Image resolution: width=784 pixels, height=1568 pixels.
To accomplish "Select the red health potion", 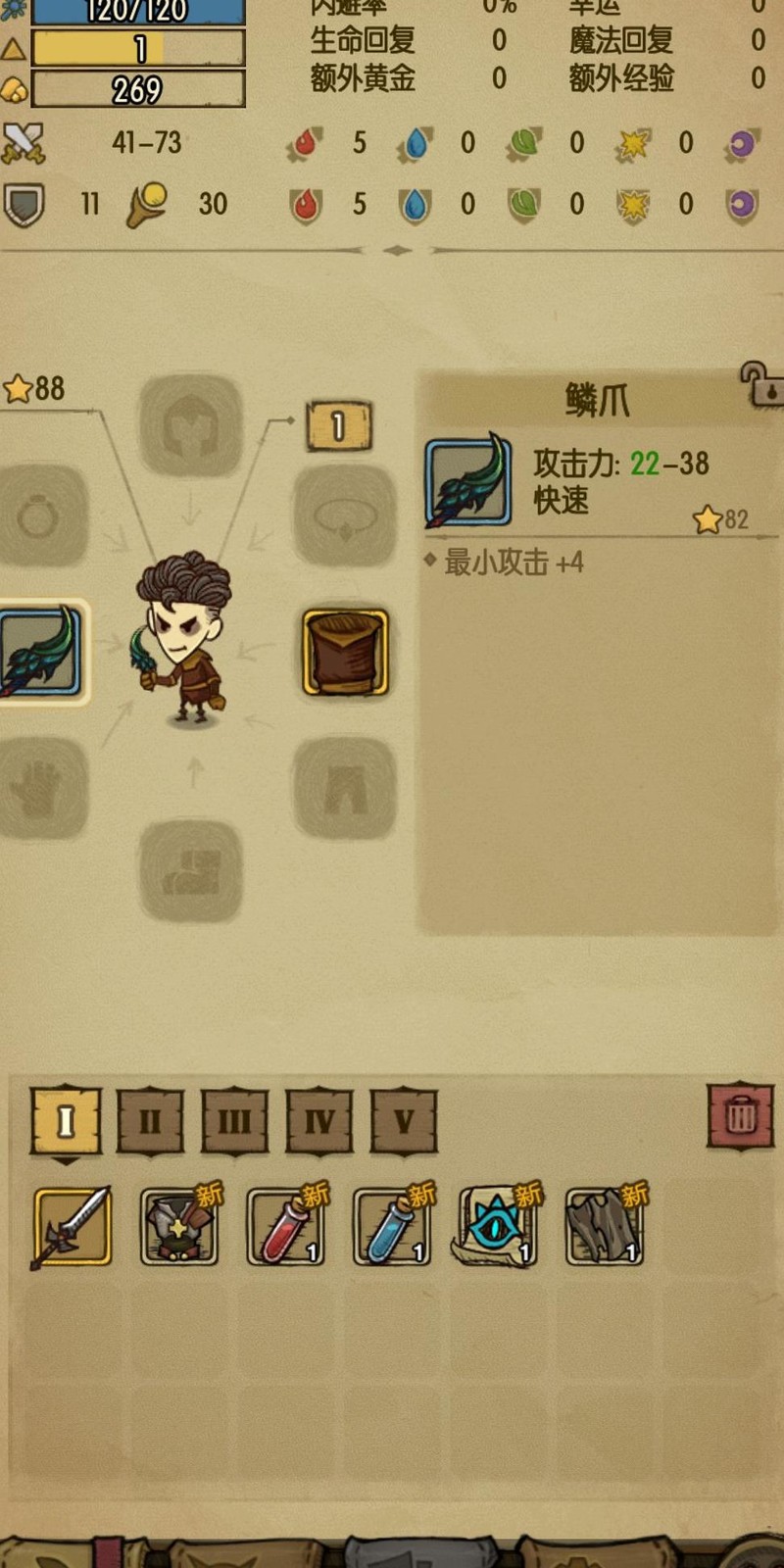I will [285, 1226].
